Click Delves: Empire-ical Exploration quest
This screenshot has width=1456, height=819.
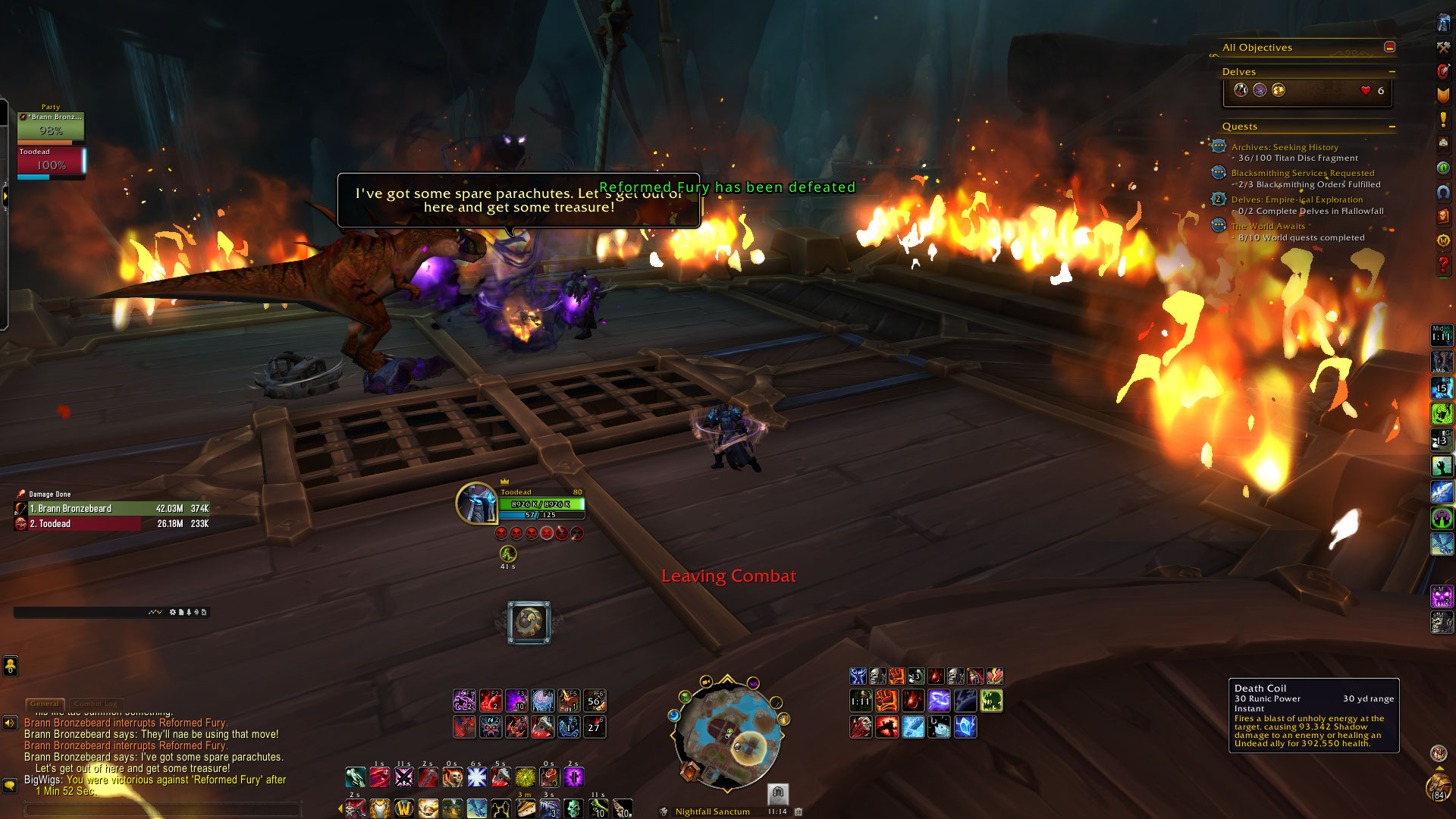click(x=1297, y=199)
